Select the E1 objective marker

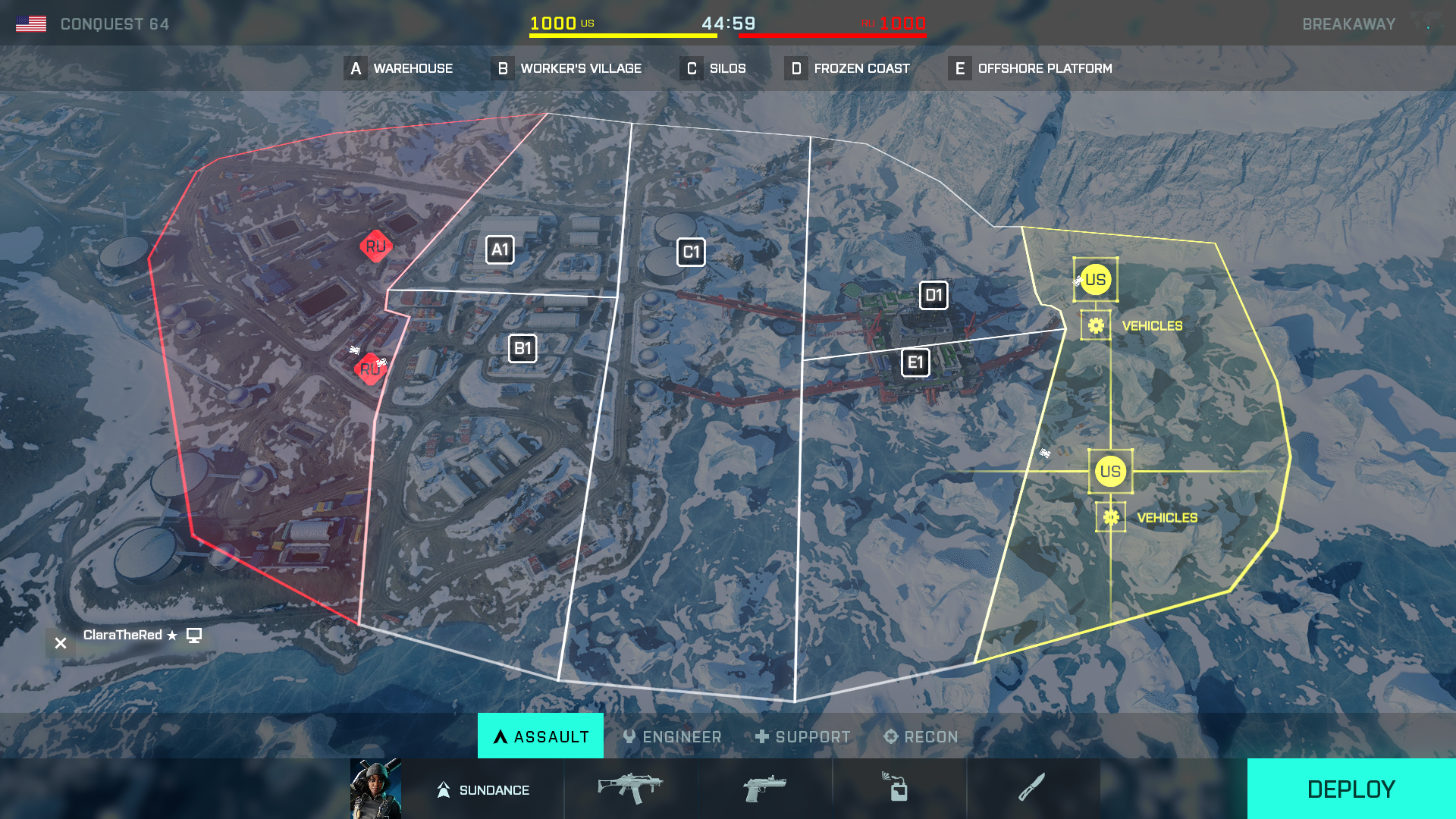[x=915, y=362]
